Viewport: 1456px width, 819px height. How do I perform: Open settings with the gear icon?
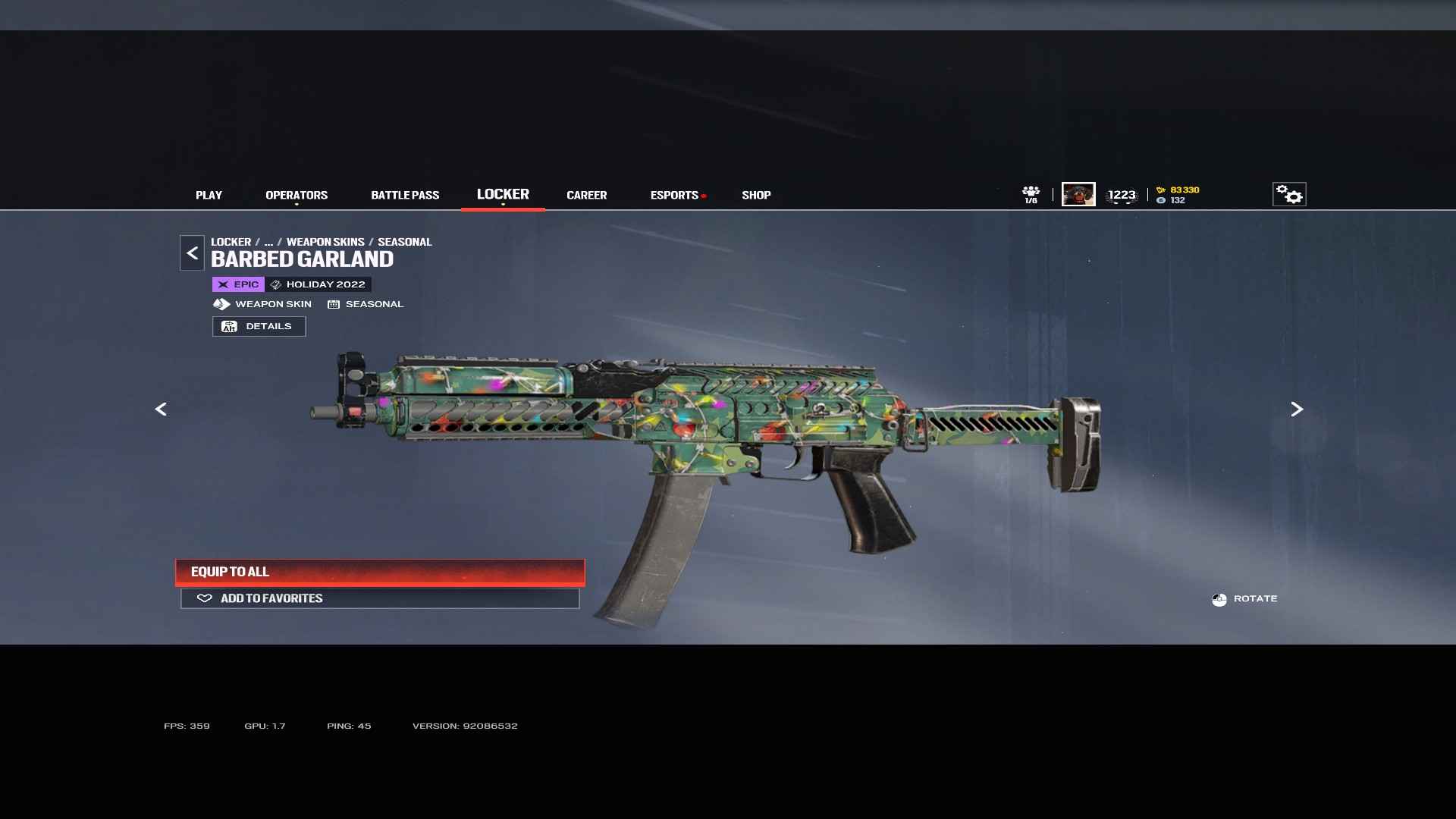click(x=1288, y=194)
